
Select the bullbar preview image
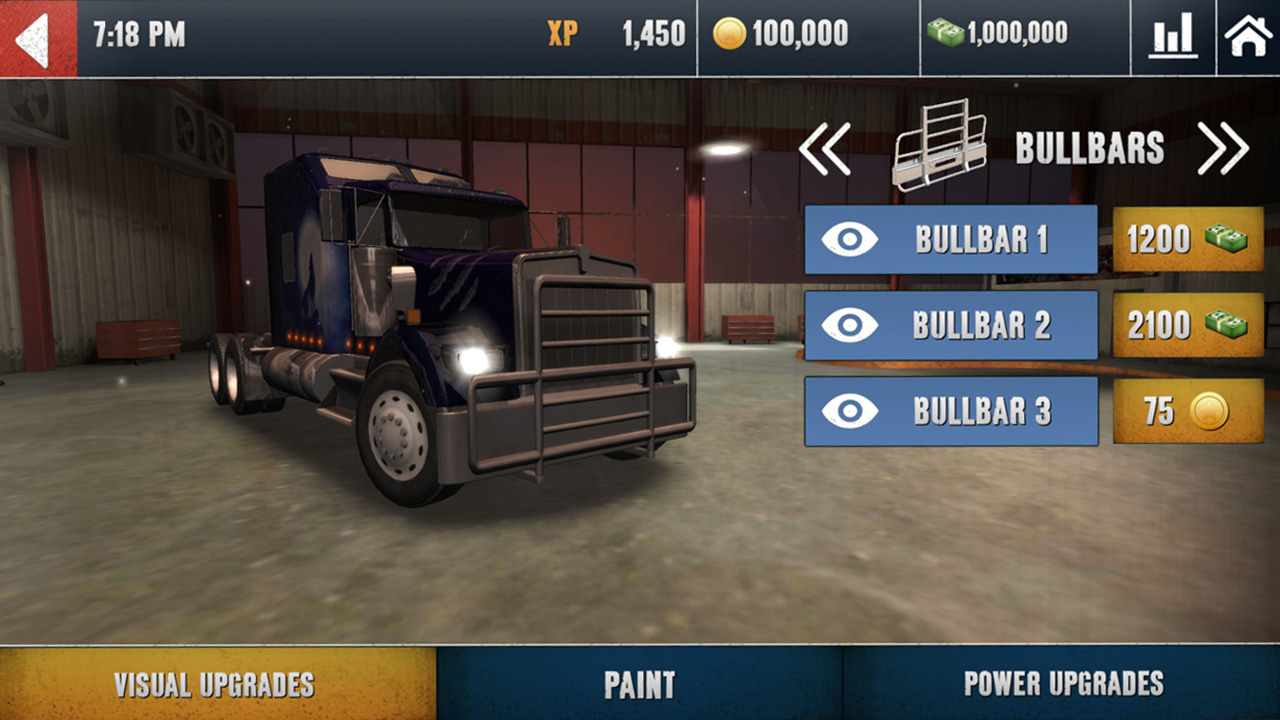(940, 147)
